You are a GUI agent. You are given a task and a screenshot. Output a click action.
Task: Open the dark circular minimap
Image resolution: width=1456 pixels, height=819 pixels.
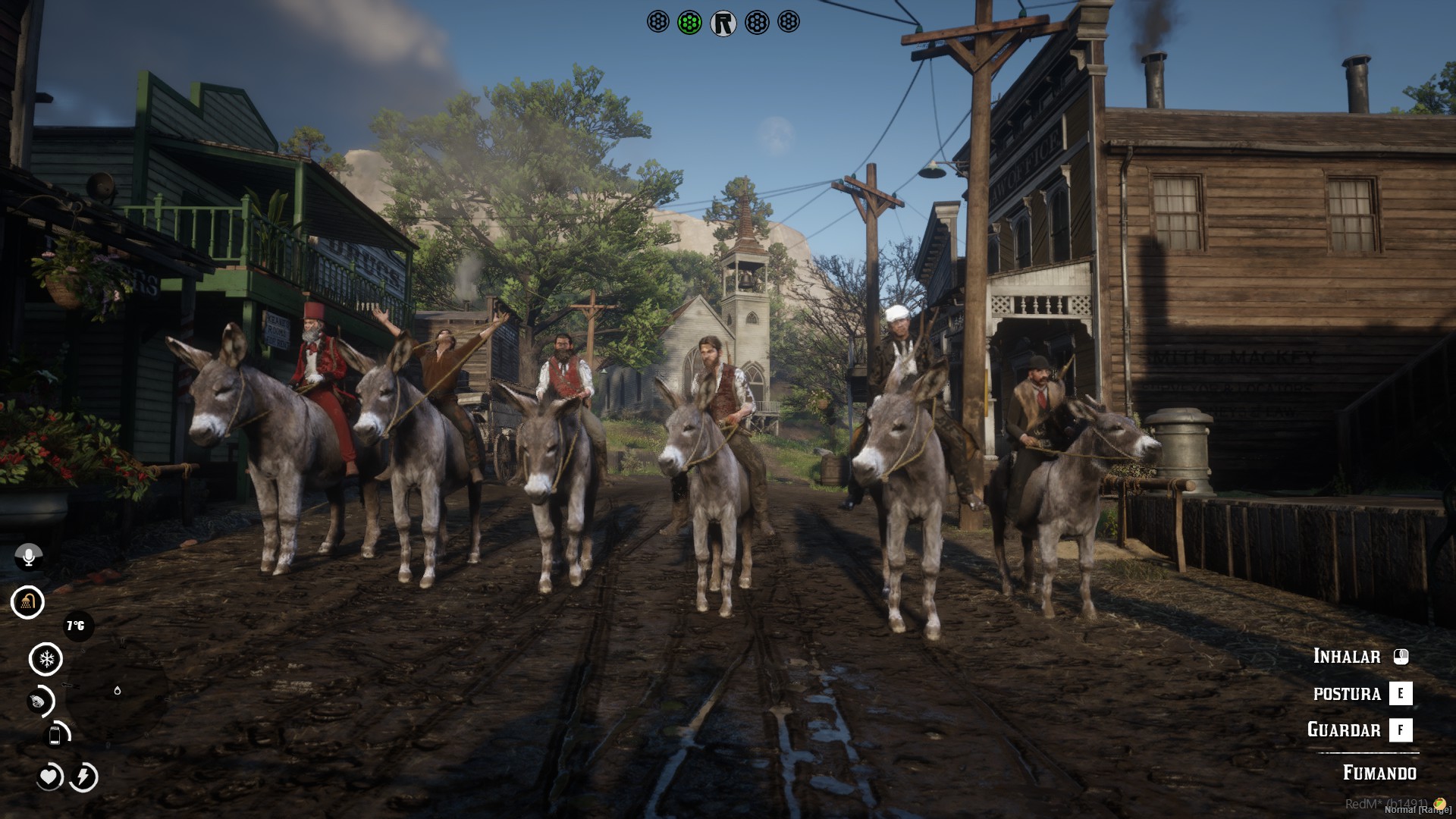[x=118, y=691]
